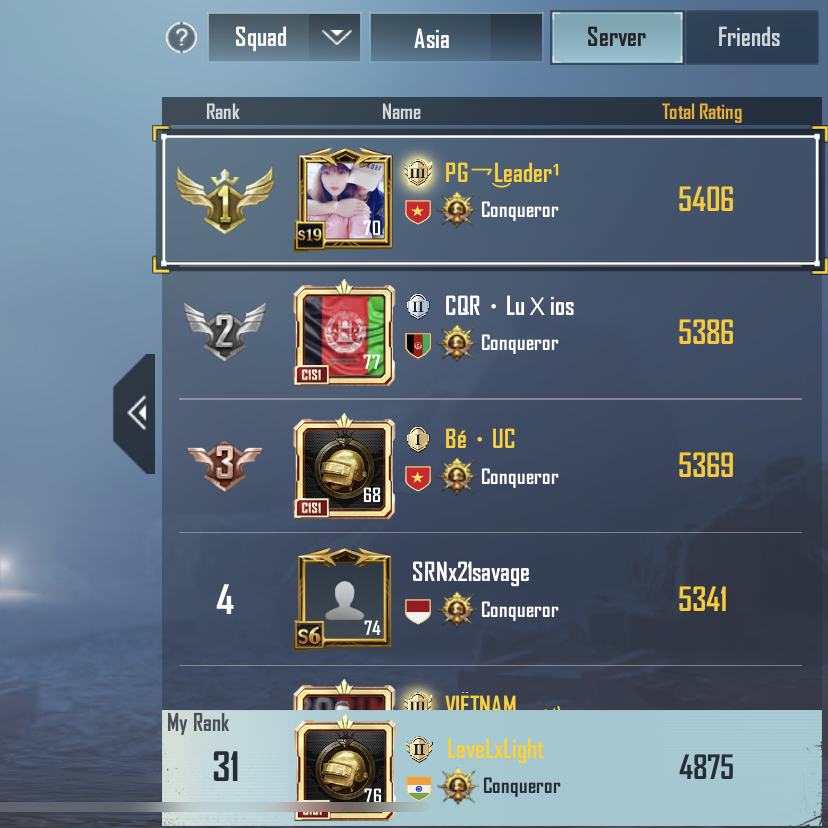Switch to the Friends tab
This screenshot has height=828, width=828.
pyautogui.click(x=749, y=38)
